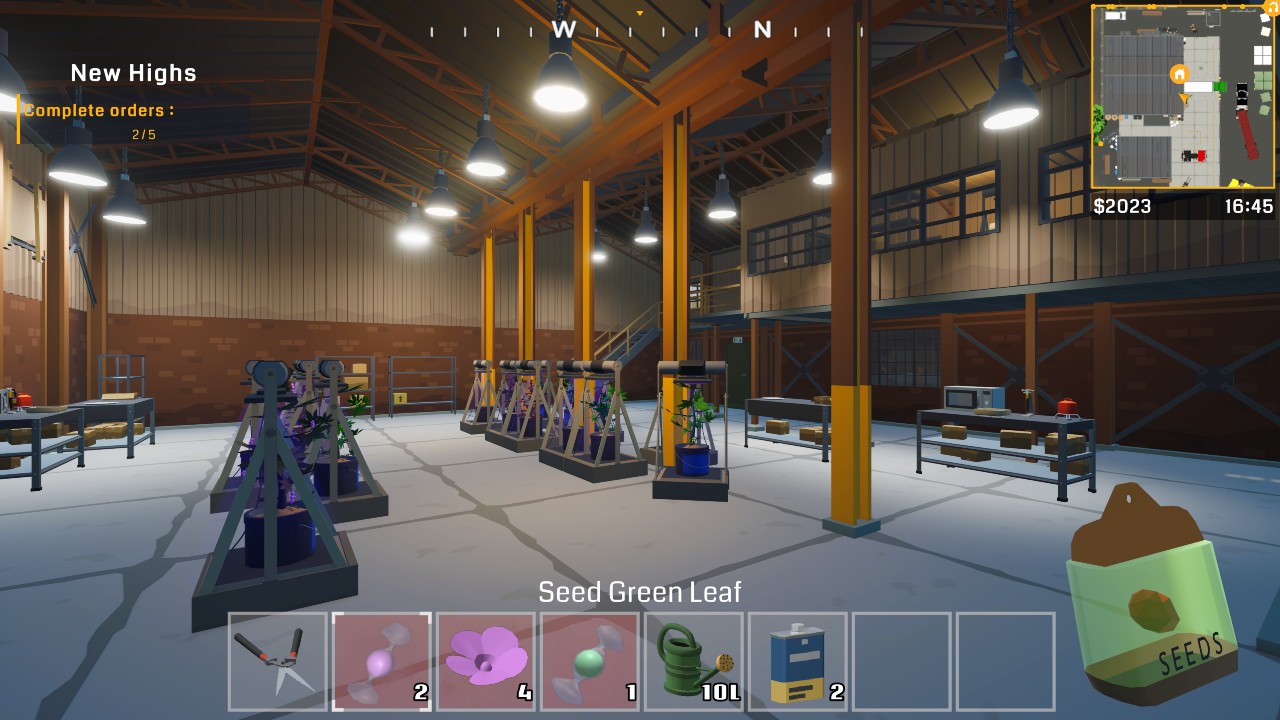
Task: Click the N marker on the compass bar
Action: tap(762, 31)
